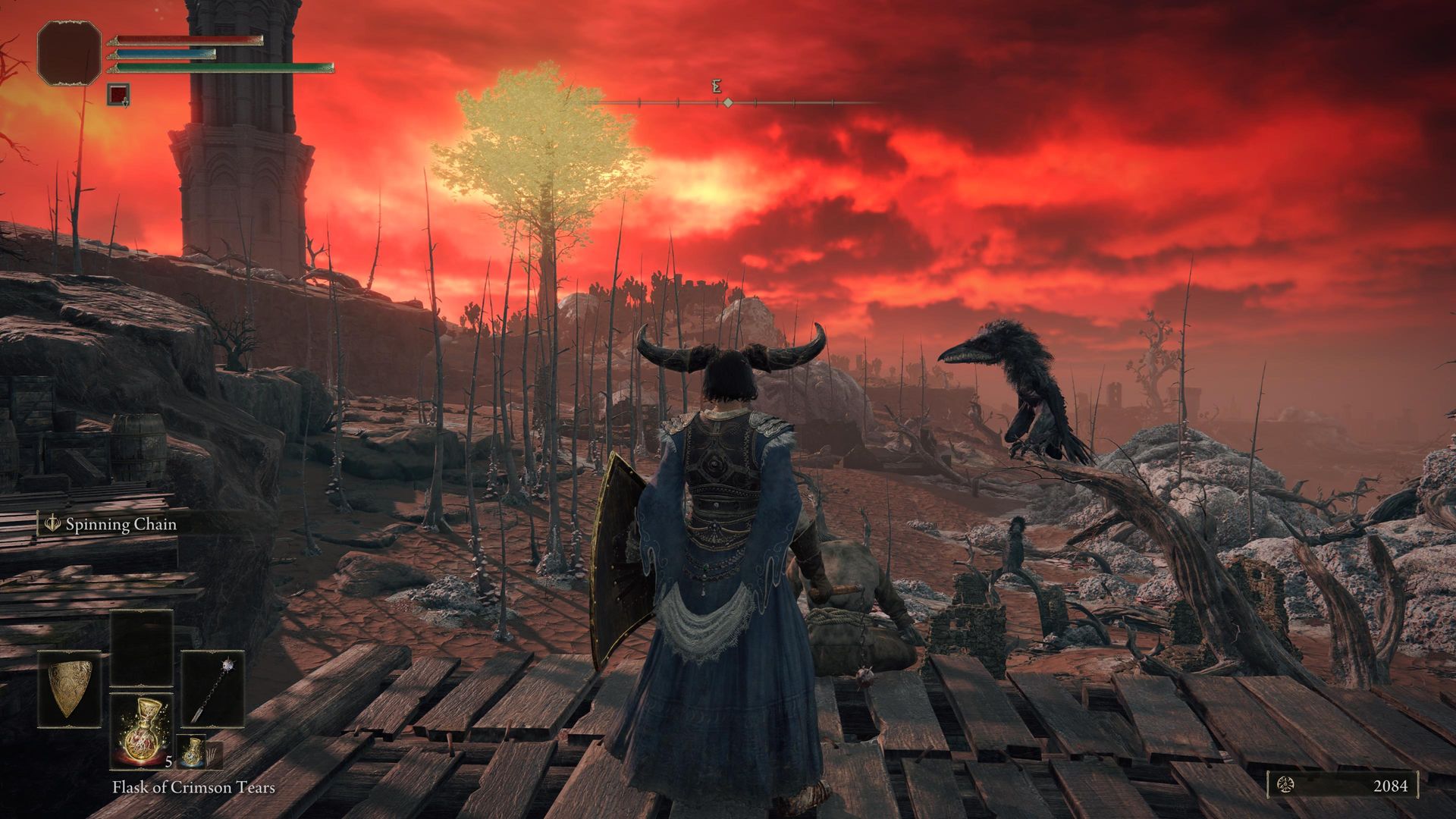1456x819 pixels.
Task: Click the red status effect square icon
Action: click(118, 94)
